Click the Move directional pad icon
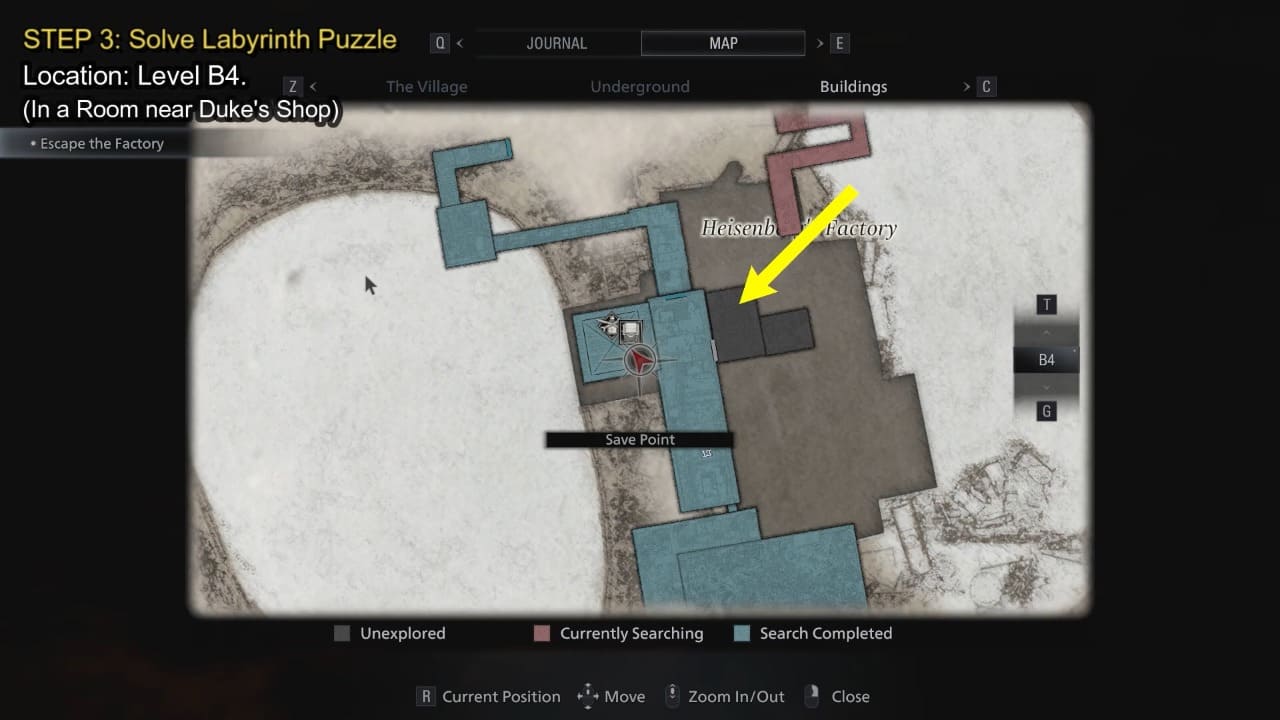The width and height of the screenshot is (1280, 720). [589, 696]
